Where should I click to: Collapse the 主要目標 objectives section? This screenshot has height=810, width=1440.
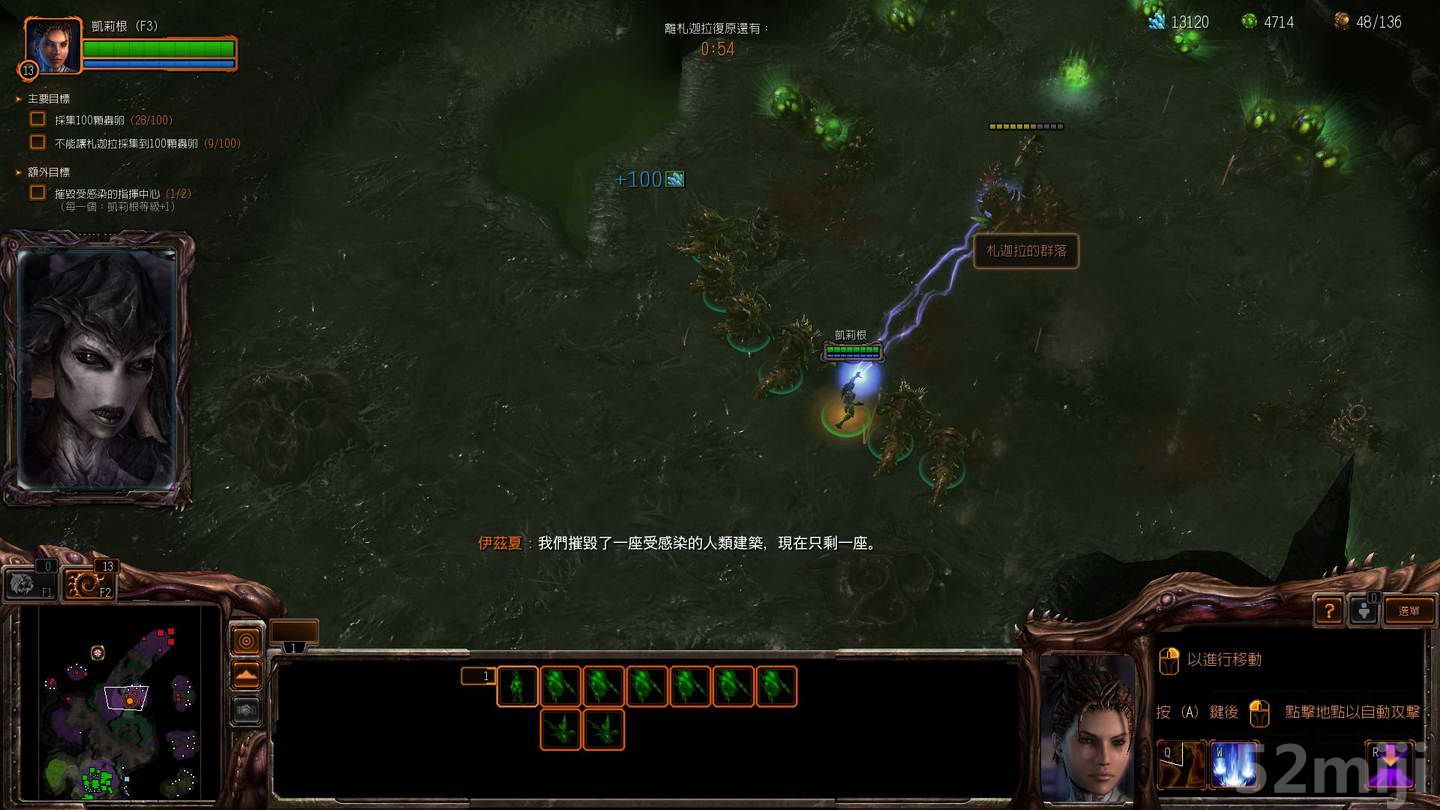(17, 98)
